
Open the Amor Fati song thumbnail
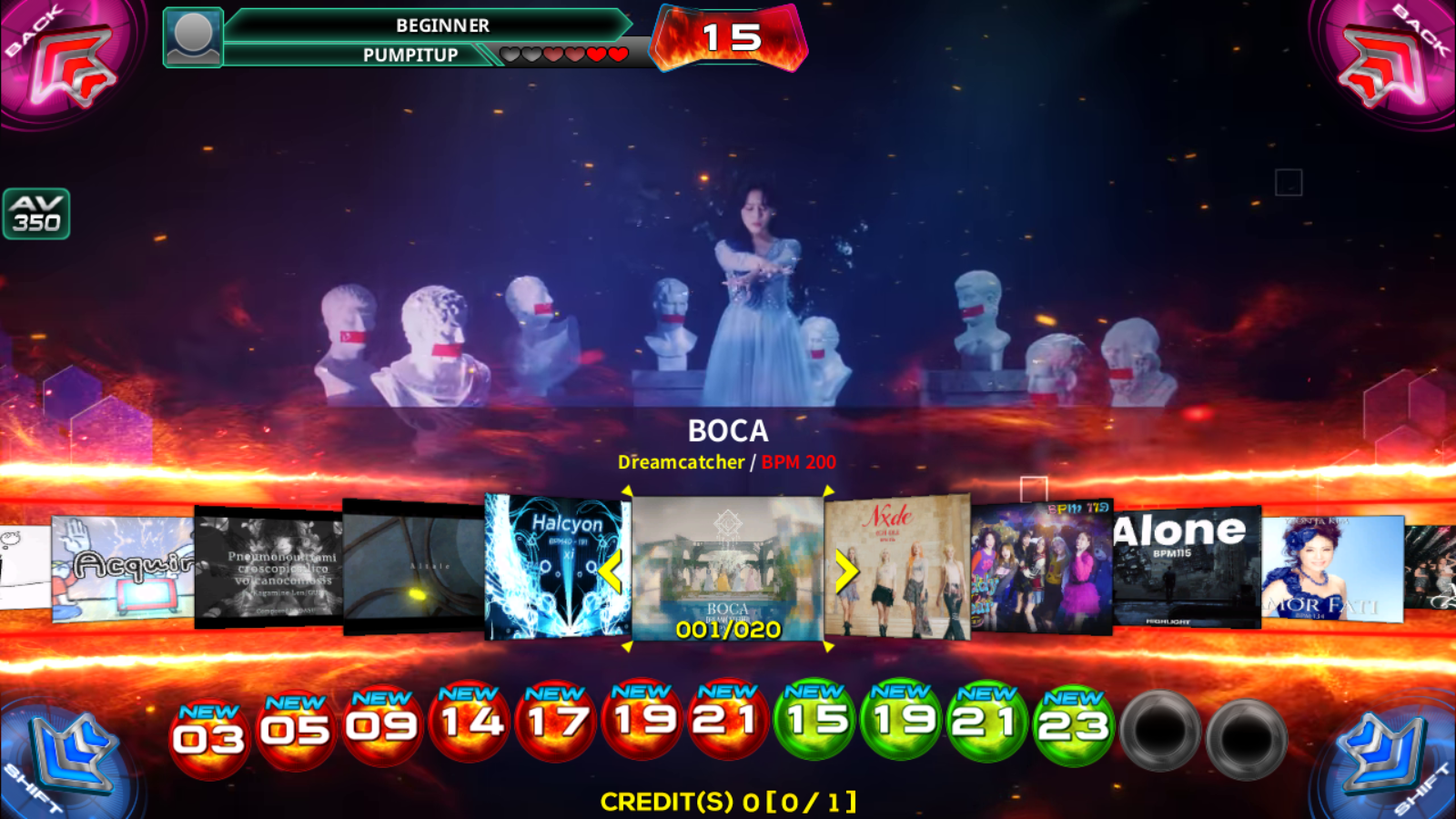(x=1332, y=568)
